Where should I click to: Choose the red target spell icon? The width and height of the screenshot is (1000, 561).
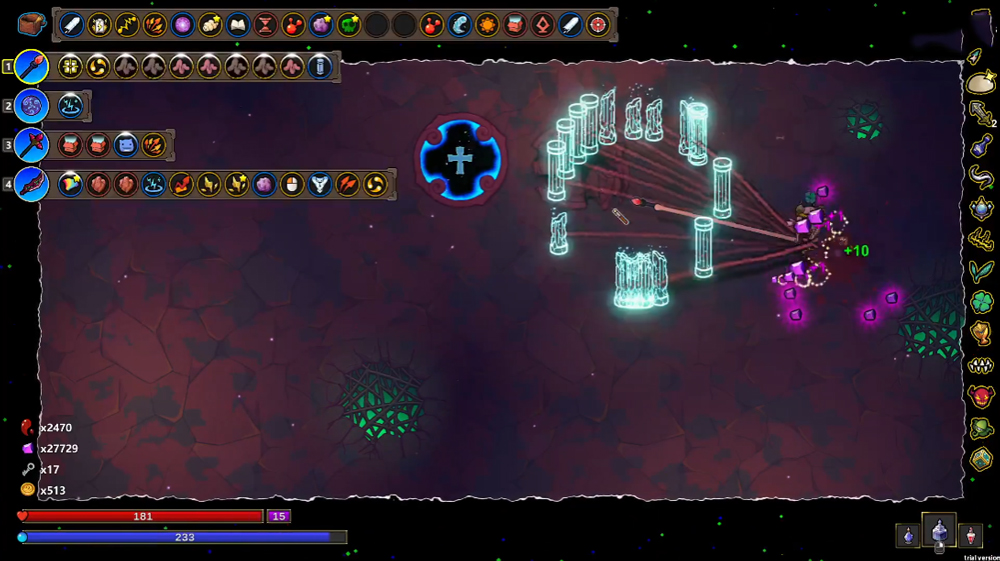598,25
